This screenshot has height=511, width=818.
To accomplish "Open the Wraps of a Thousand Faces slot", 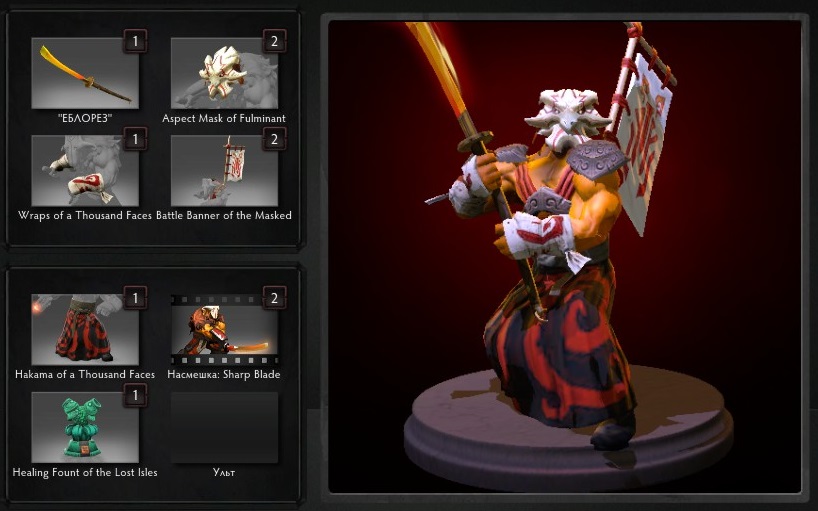I will click(x=85, y=171).
